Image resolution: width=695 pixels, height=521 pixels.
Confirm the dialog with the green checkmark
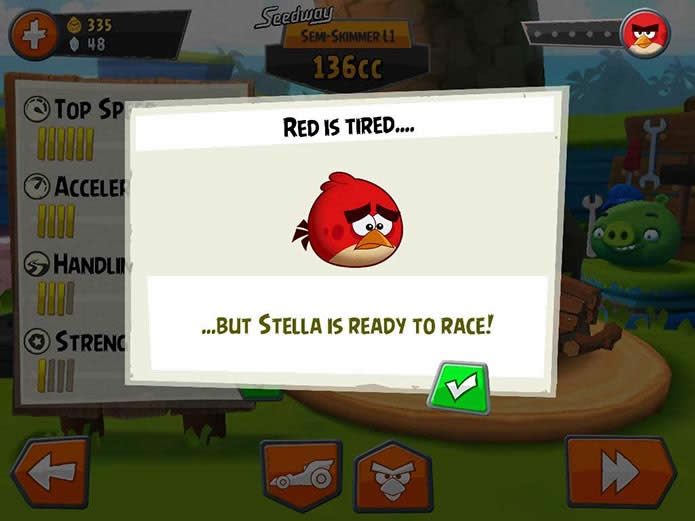(x=458, y=388)
